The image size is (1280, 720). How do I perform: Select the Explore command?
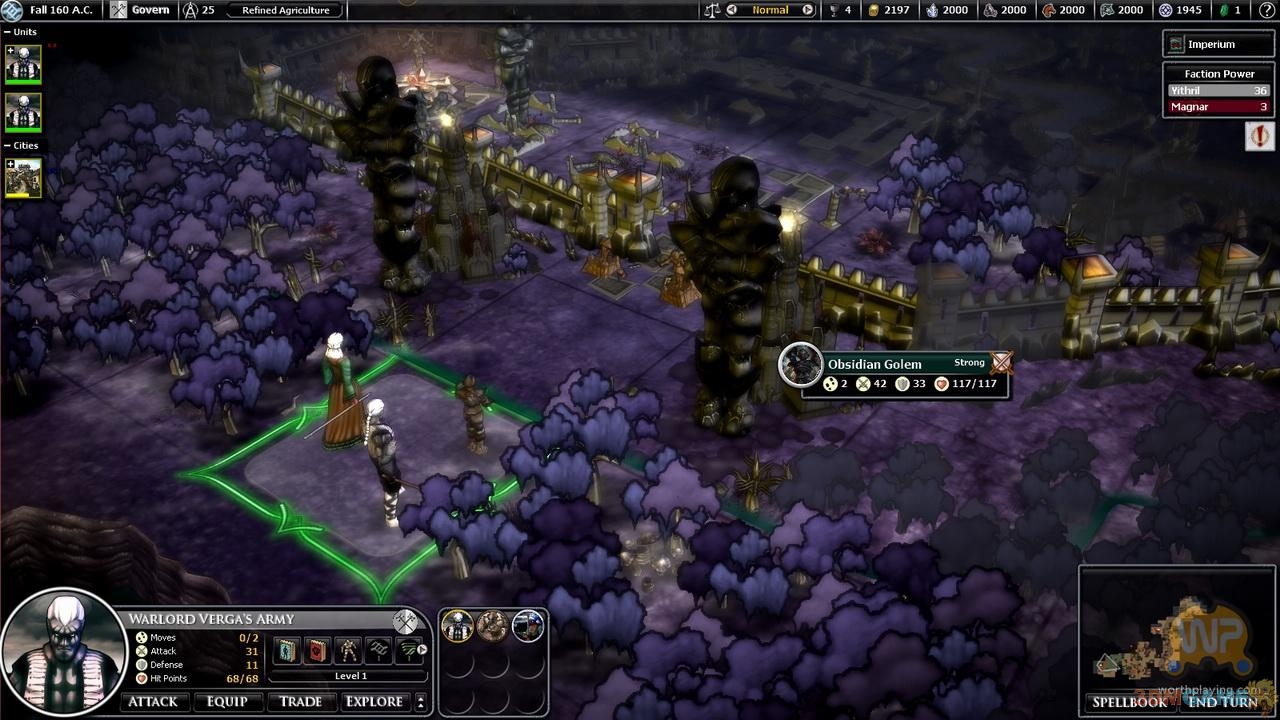pyautogui.click(x=374, y=702)
